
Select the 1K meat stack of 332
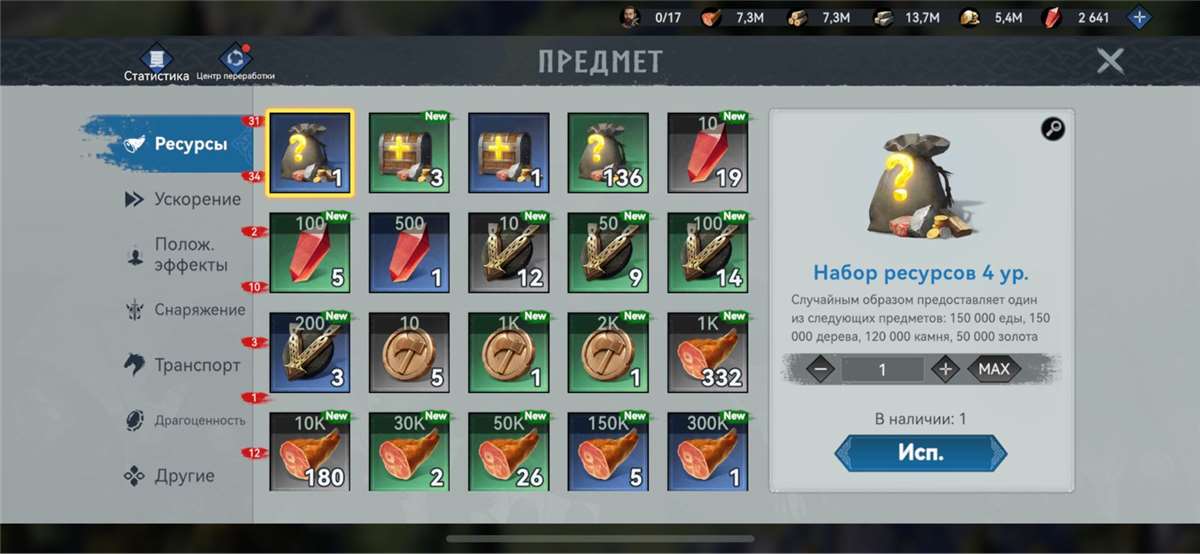[708, 351]
